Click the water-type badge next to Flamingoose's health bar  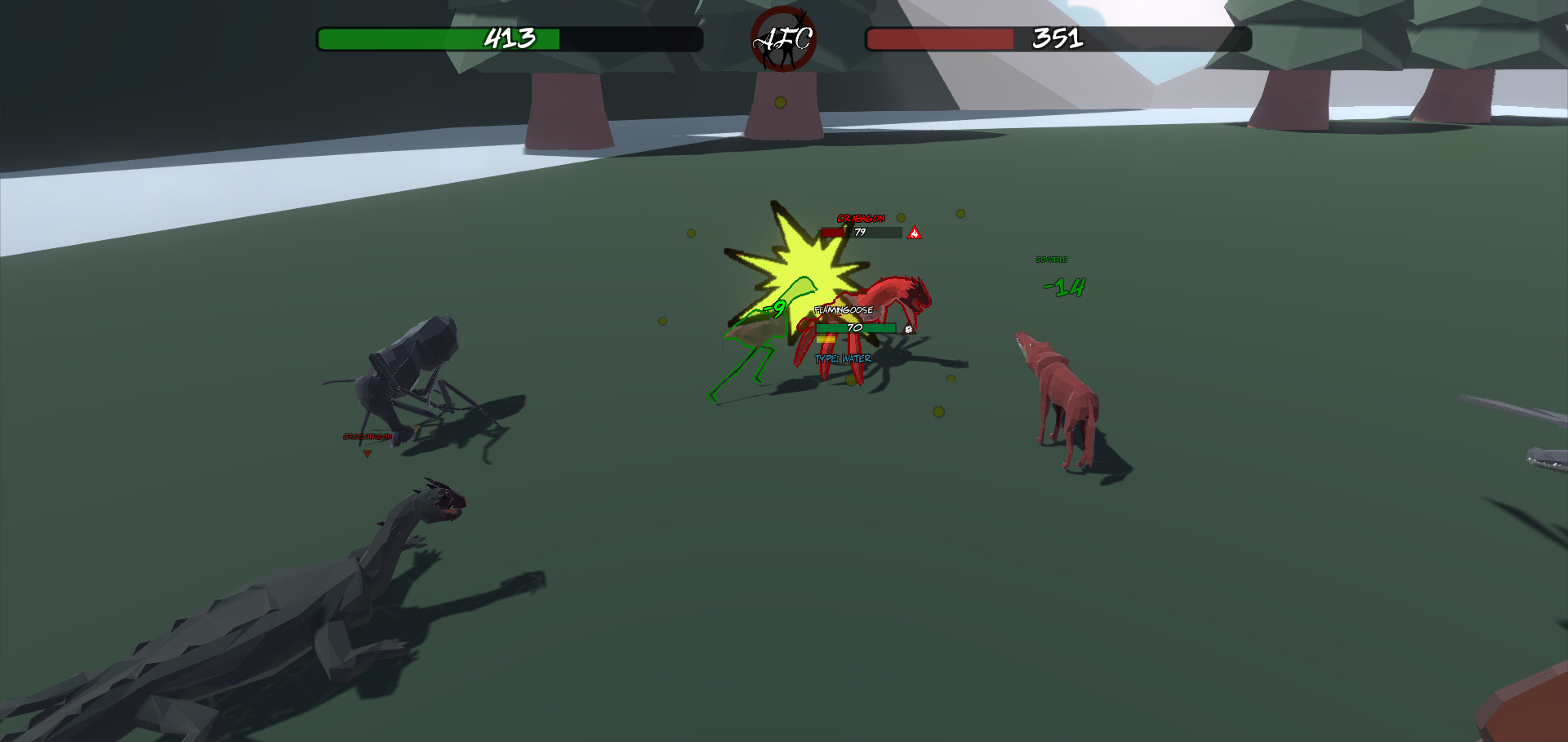click(908, 329)
